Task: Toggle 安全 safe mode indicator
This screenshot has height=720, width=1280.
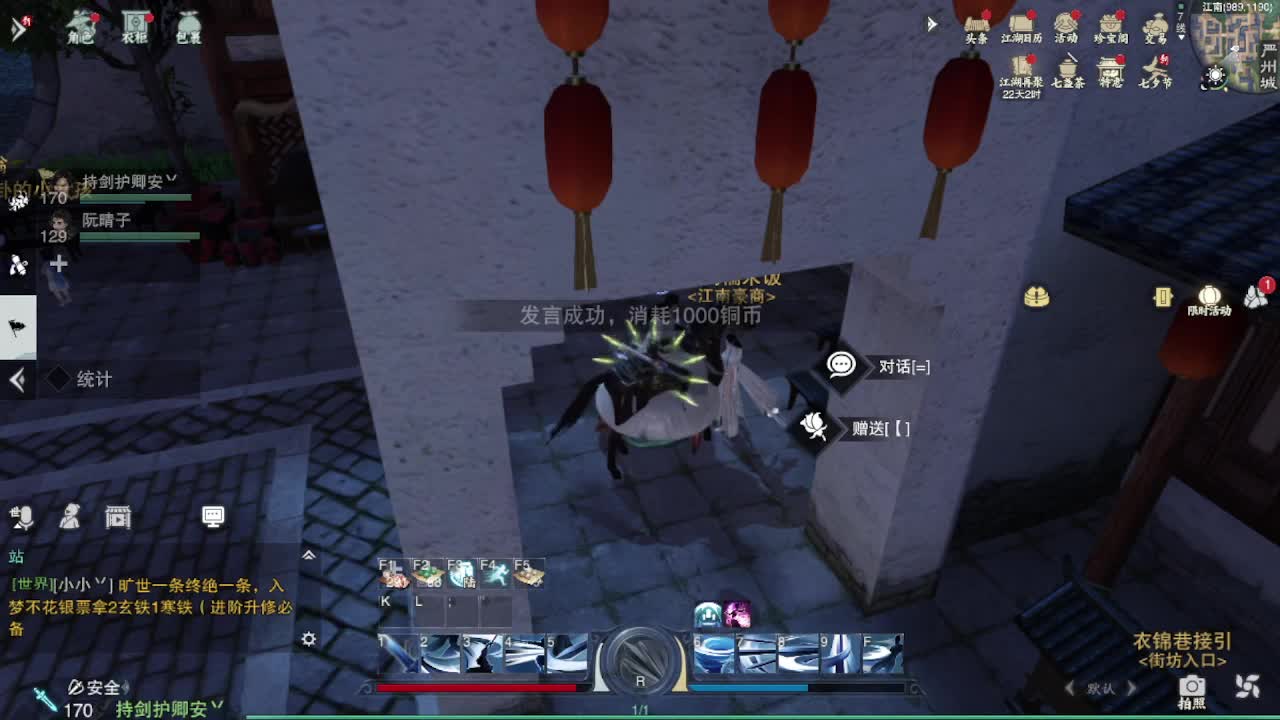Action: click(x=95, y=688)
